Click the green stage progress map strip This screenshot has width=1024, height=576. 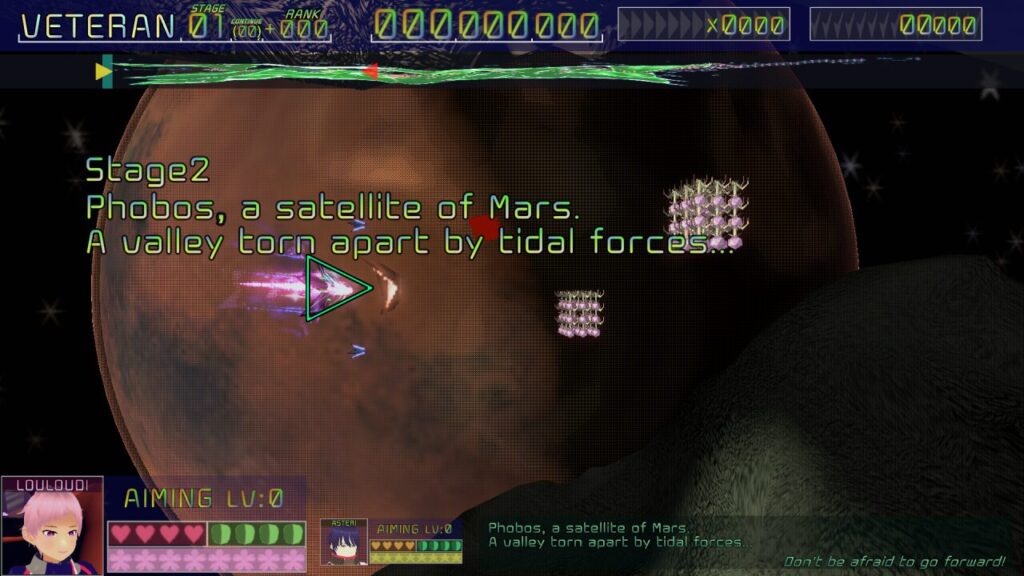pyautogui.click(x=400, y=72)
